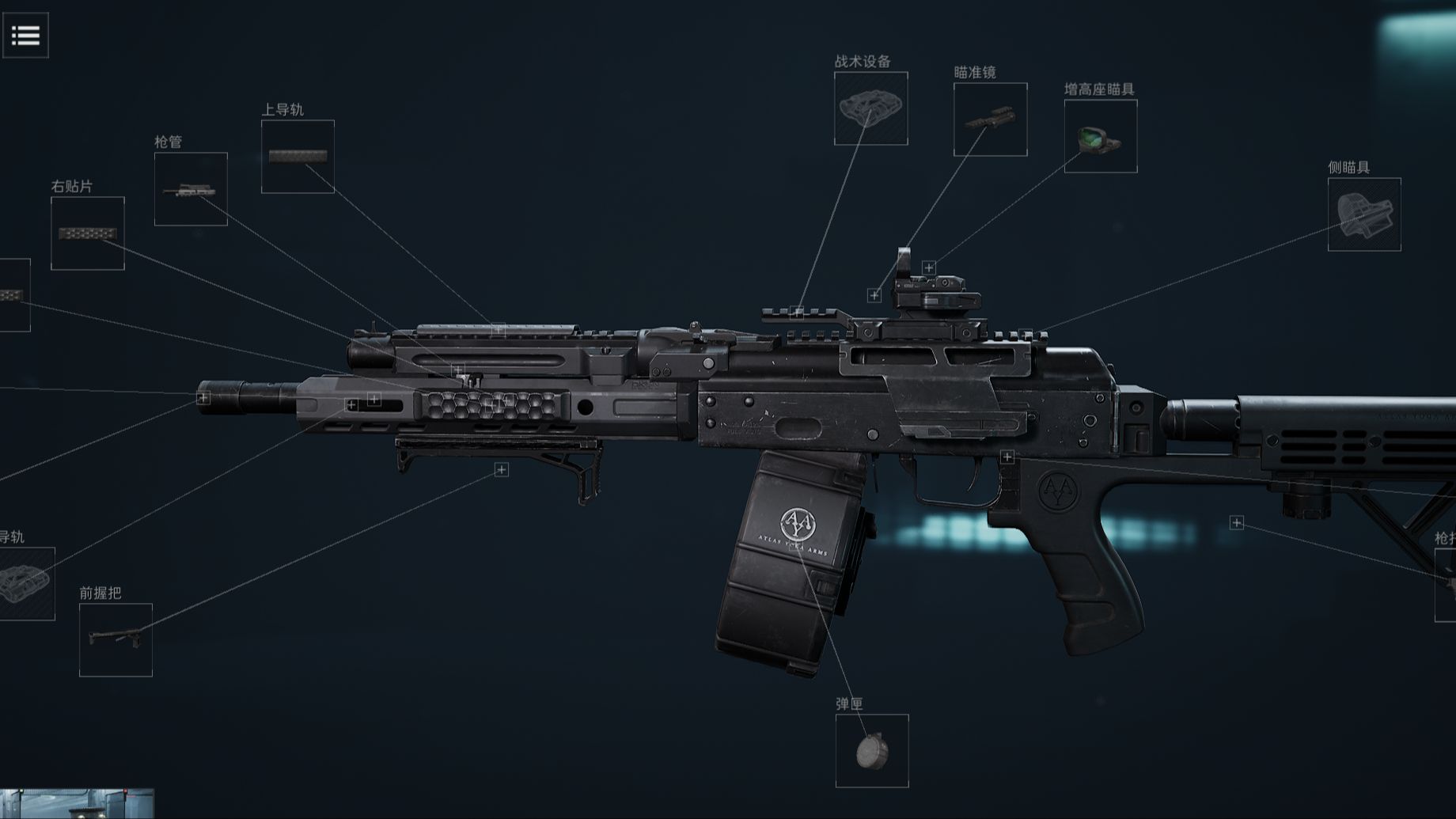This screenshot has width=1456, height=819.
Task: Select the 枪管 barrel slot
Action: tap(191, 189)
